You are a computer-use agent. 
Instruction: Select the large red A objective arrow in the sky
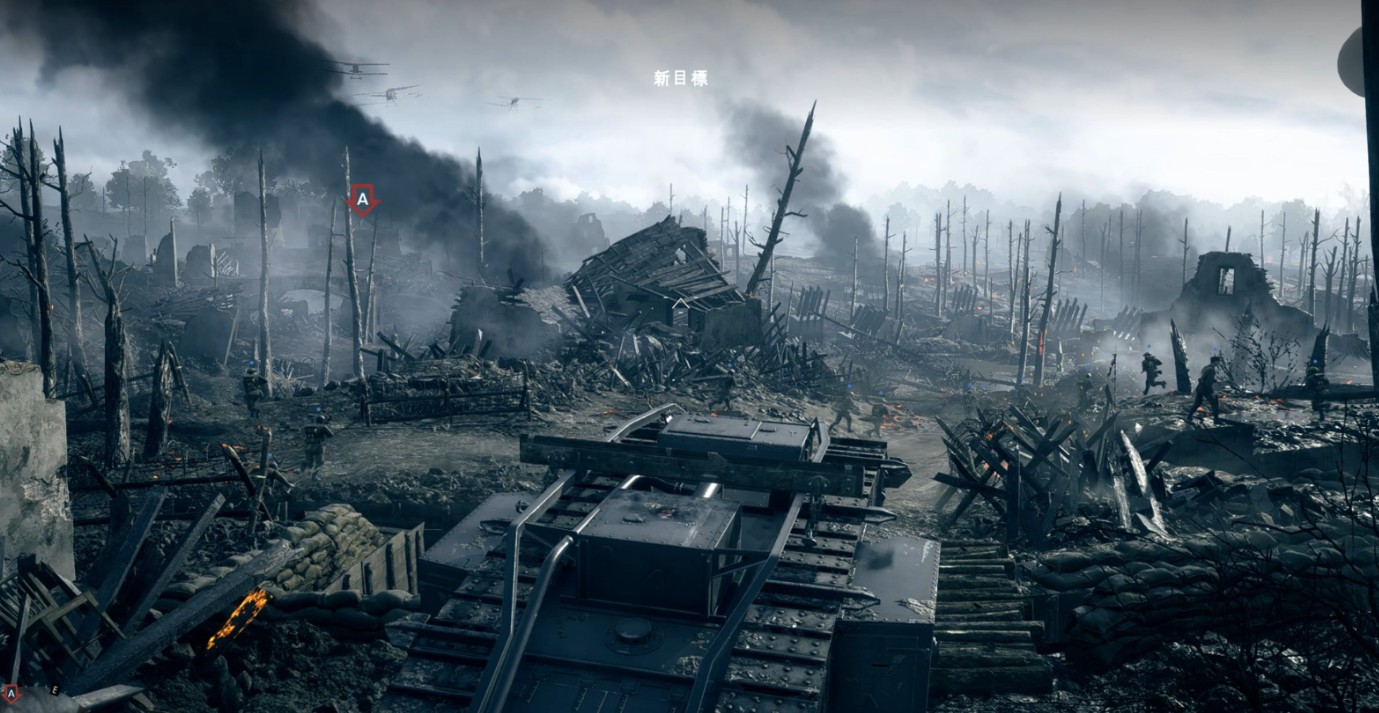(362, 201)
